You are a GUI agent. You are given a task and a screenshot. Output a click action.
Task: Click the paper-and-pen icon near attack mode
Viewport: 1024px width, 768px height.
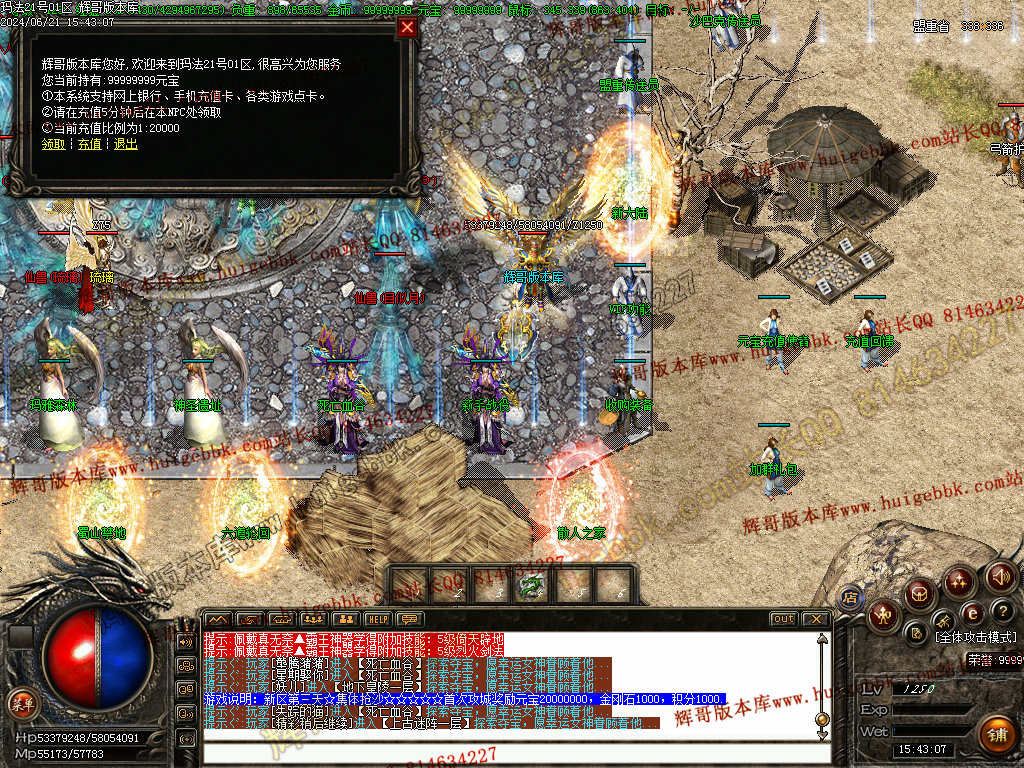tap(916, 631)
